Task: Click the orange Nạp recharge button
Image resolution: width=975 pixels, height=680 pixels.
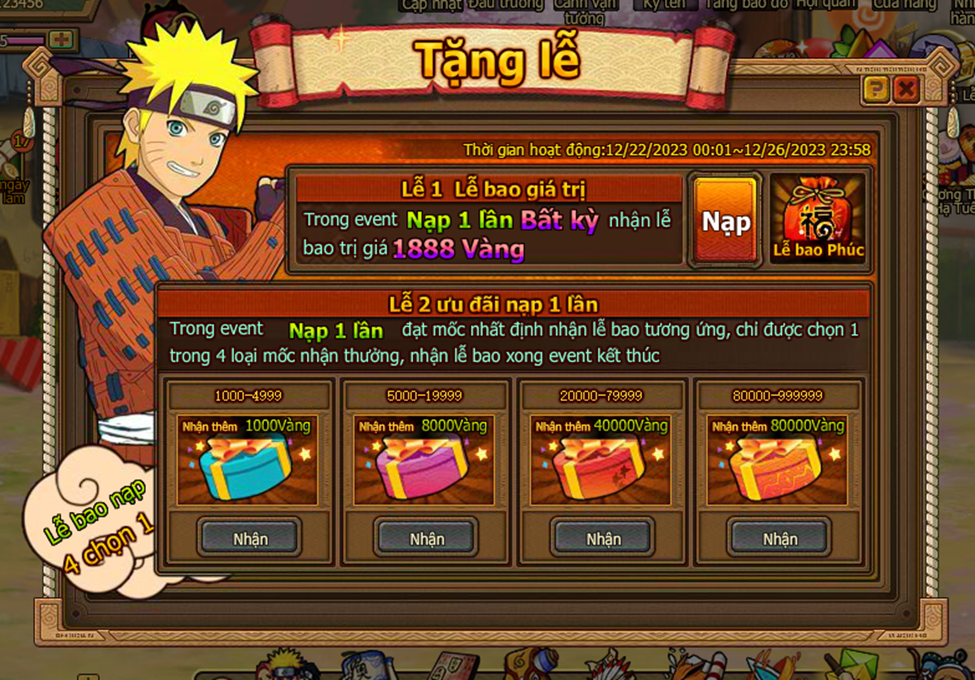Action: pos(726,220)
